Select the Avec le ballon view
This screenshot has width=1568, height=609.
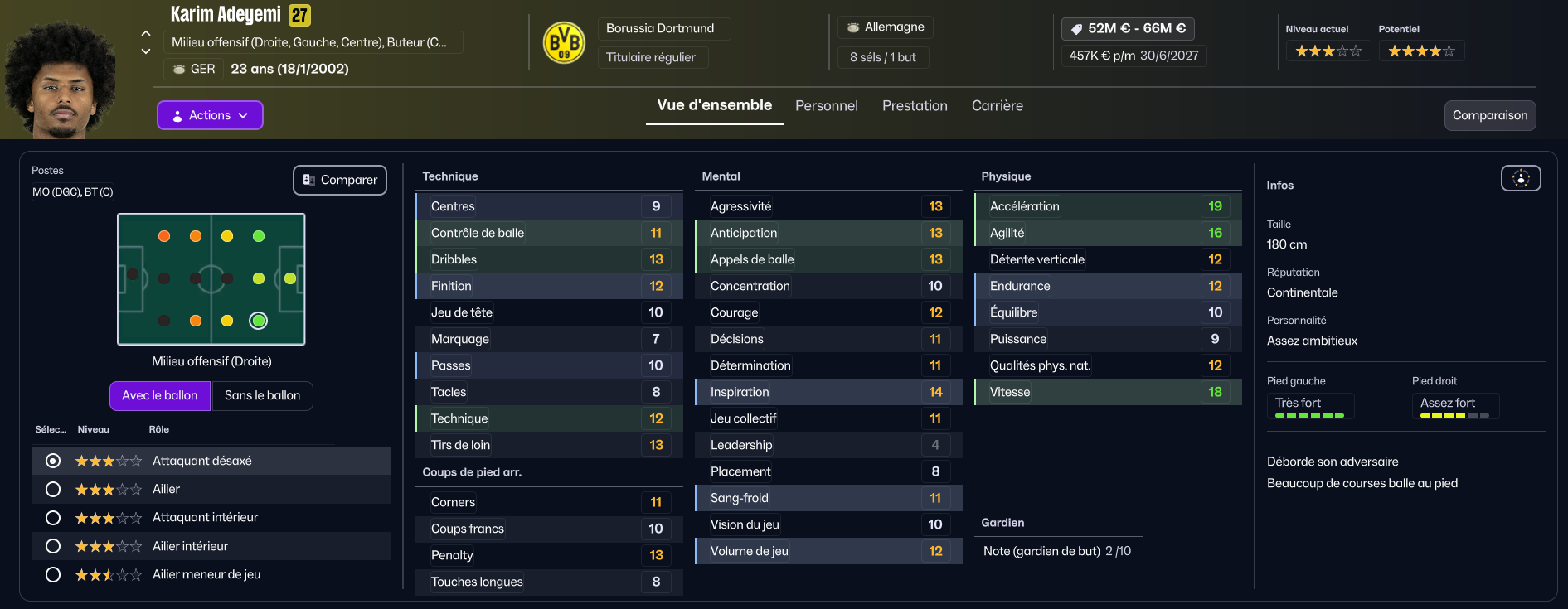160,395
